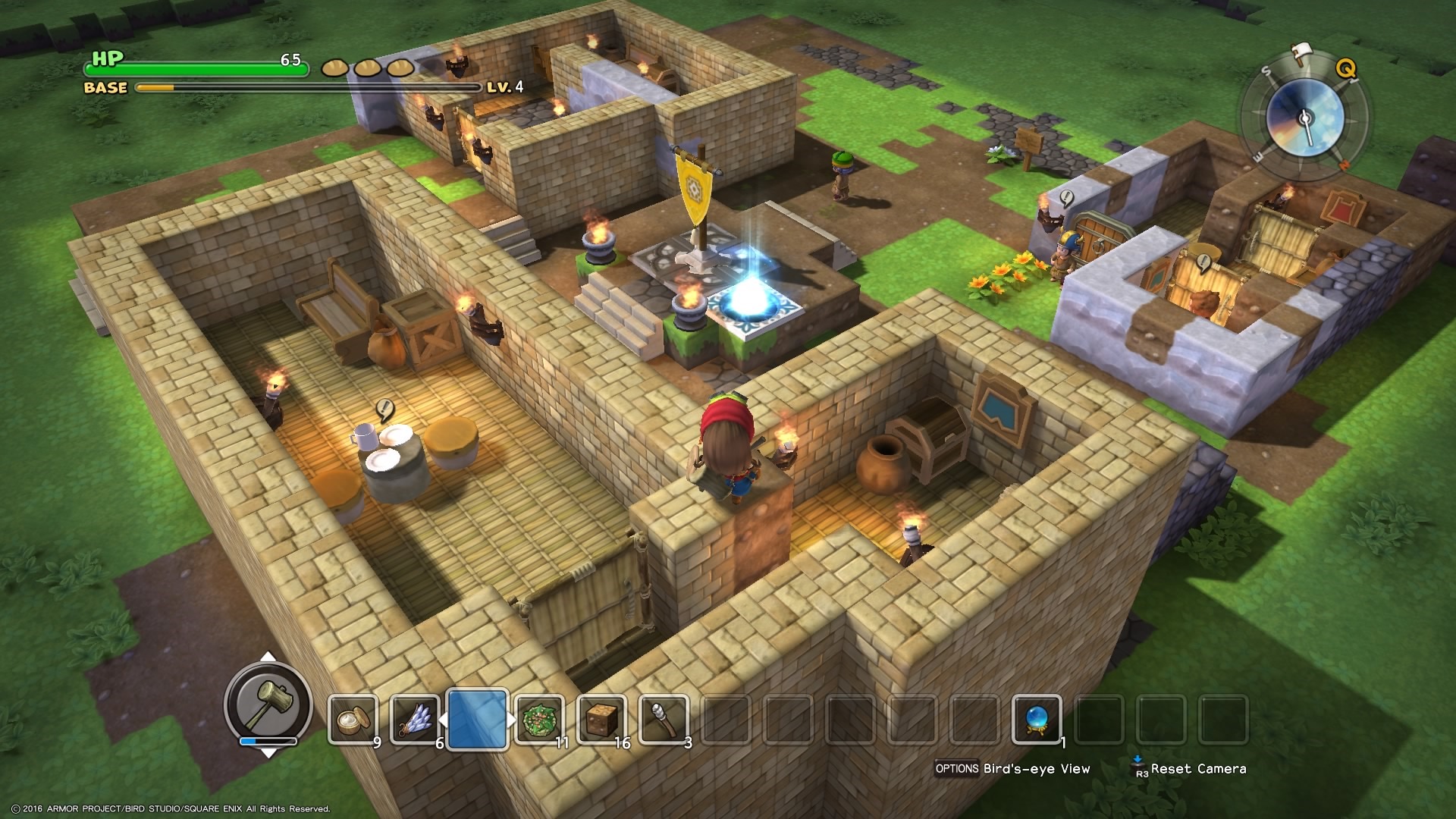Click the day-night compass dial

[x=1304, y=118]
